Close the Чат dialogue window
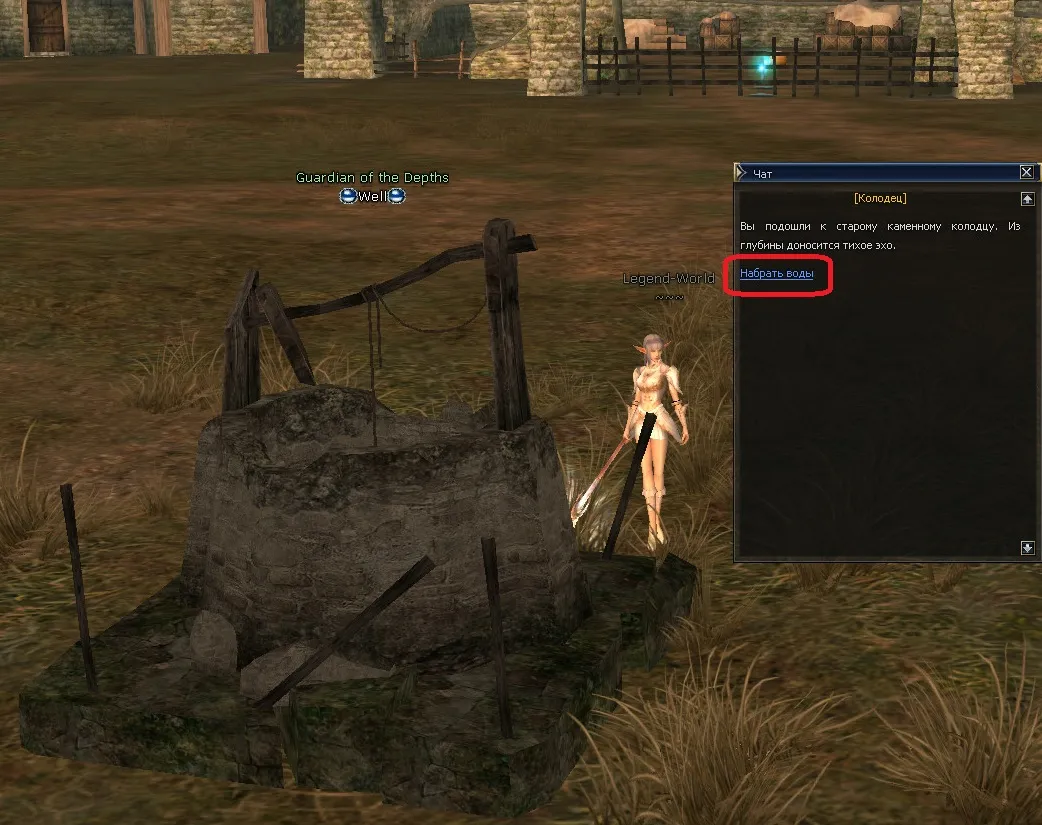This screenshot has width=1042, height=825. (x=1026, y=173)
